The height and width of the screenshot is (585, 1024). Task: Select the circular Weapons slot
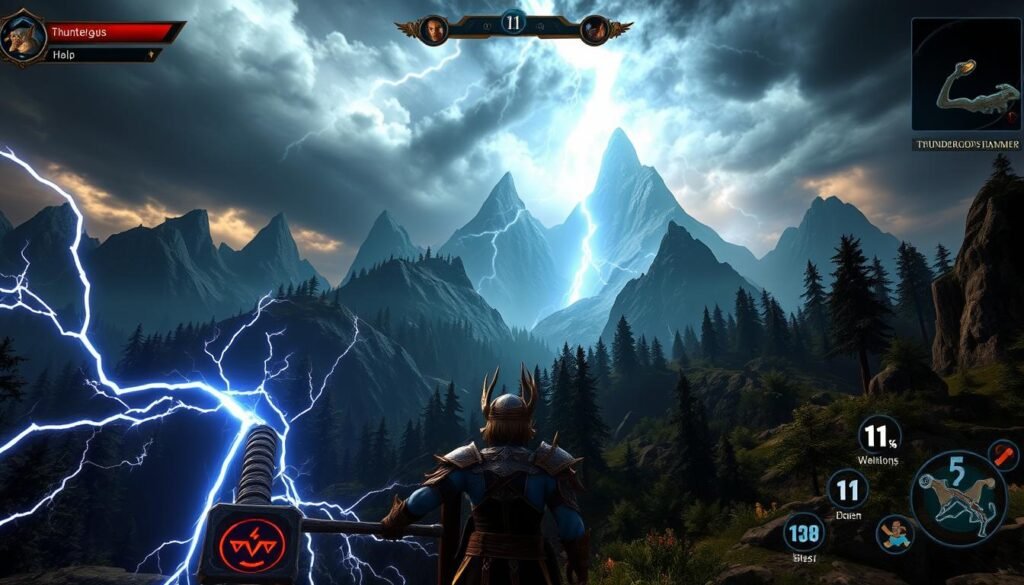(880, 437)
